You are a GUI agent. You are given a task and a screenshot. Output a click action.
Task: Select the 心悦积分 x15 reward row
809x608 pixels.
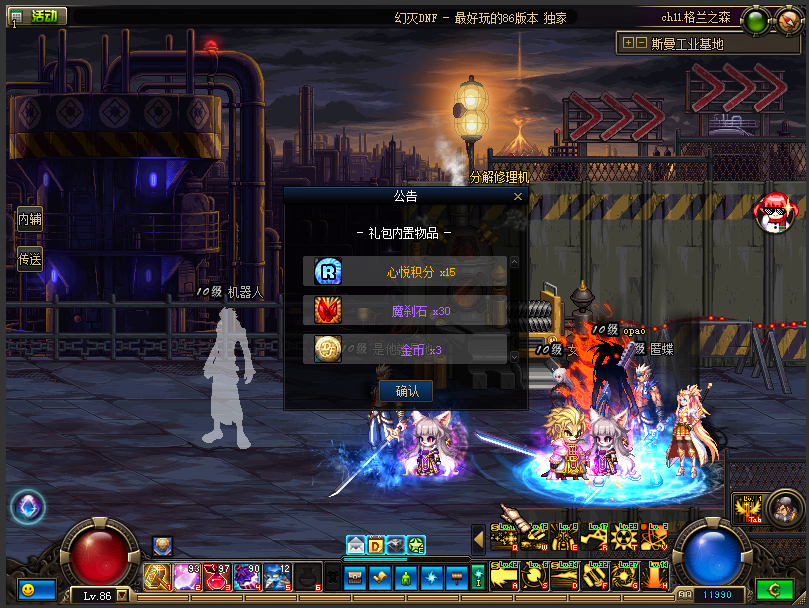[405, 271]
